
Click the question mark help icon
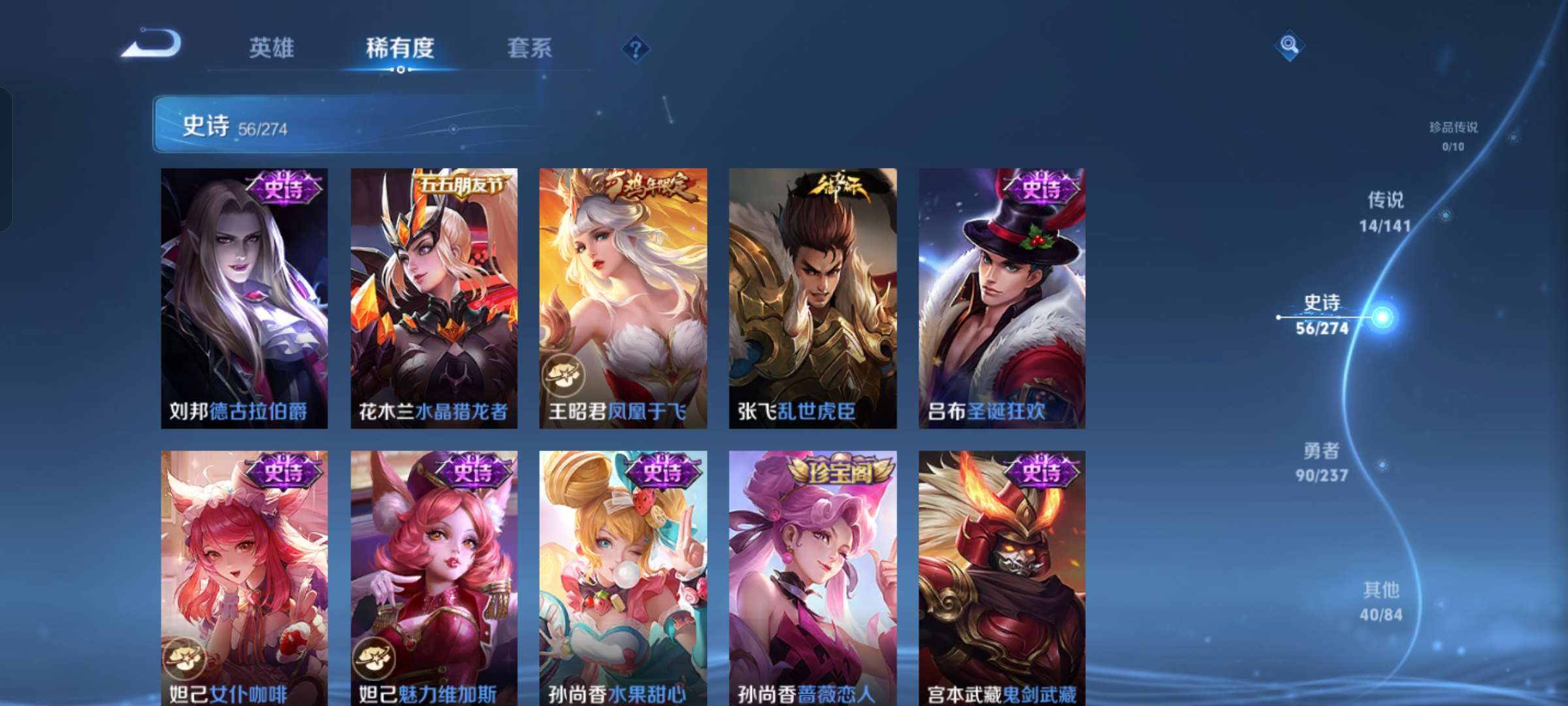637,47
